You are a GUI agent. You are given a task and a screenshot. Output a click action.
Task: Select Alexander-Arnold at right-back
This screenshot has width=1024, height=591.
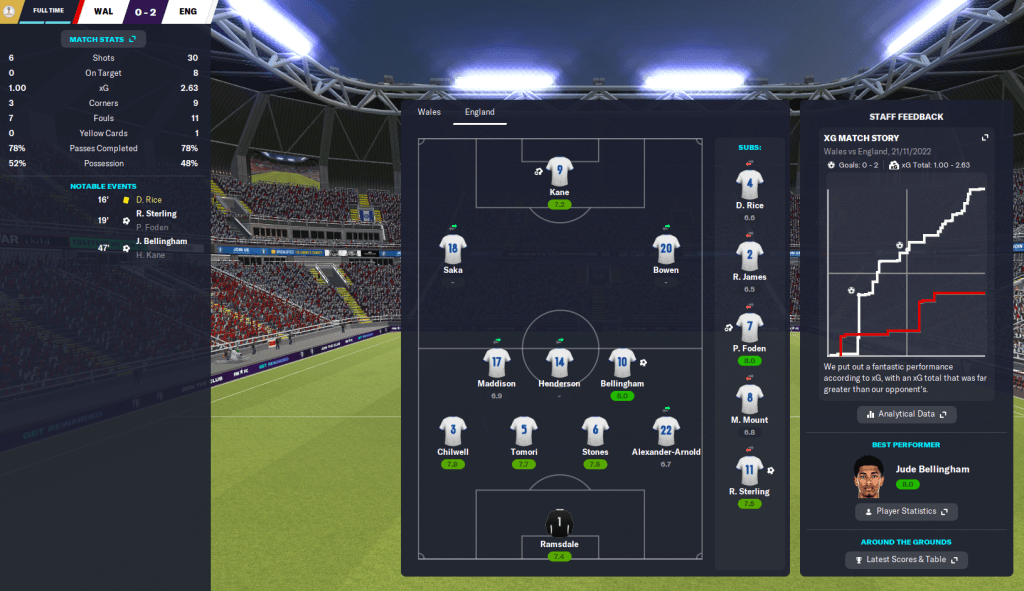666,431
